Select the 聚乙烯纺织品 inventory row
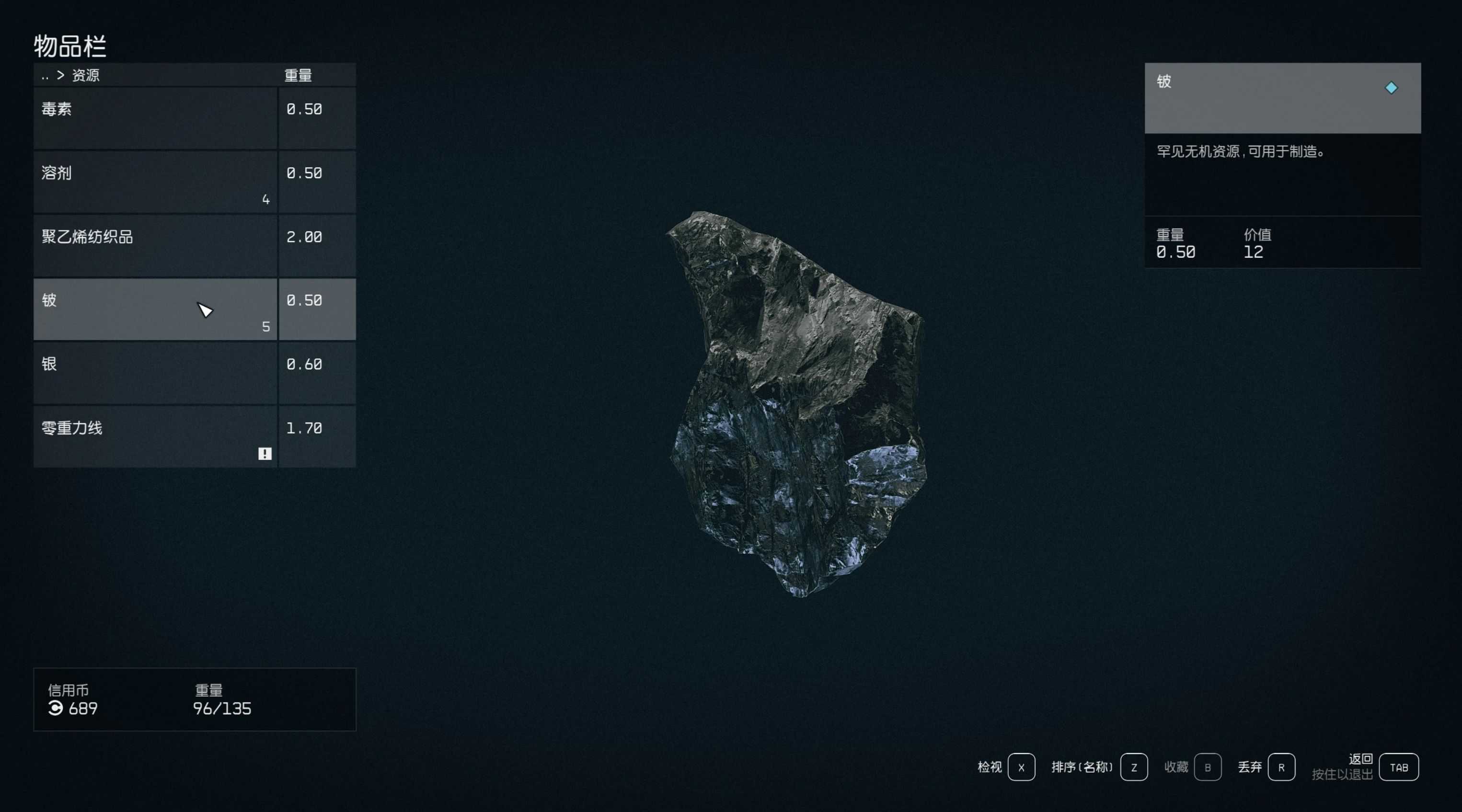The image size is (1462, 812). (x=155, y=245)
